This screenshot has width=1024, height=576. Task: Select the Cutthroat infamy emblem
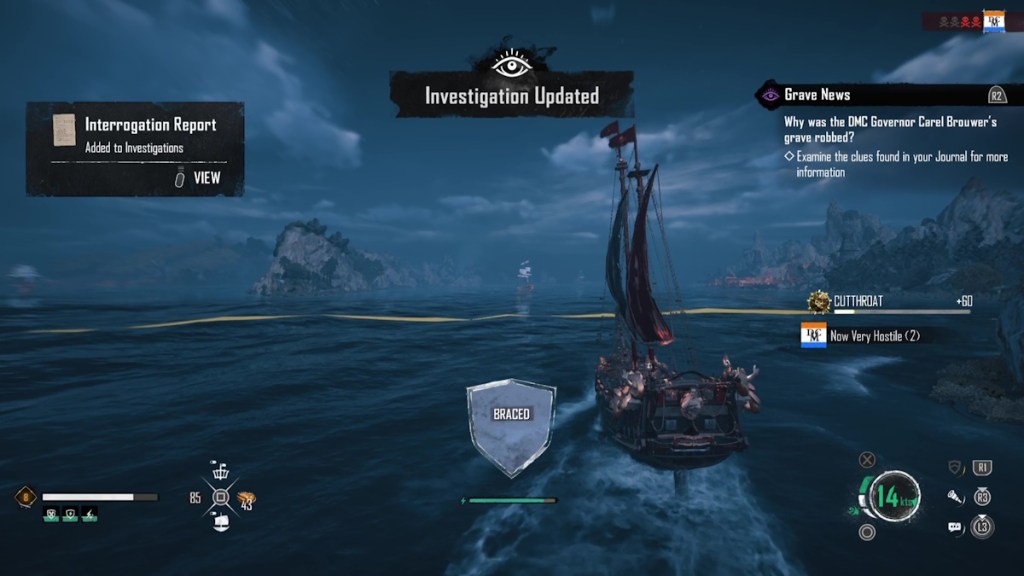click(820, 301)
